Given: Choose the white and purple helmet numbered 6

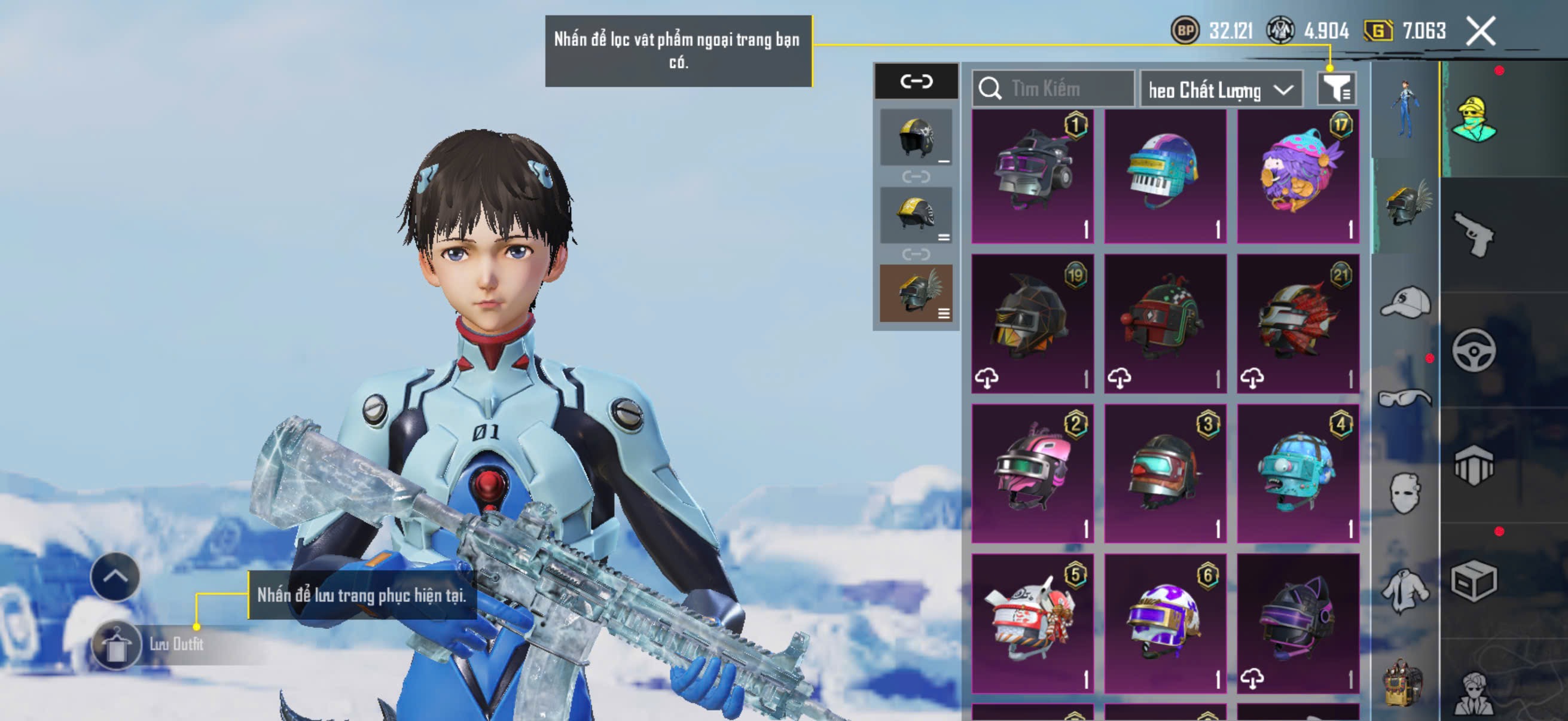Looking at the screenshot, I should coord(1165,622).
